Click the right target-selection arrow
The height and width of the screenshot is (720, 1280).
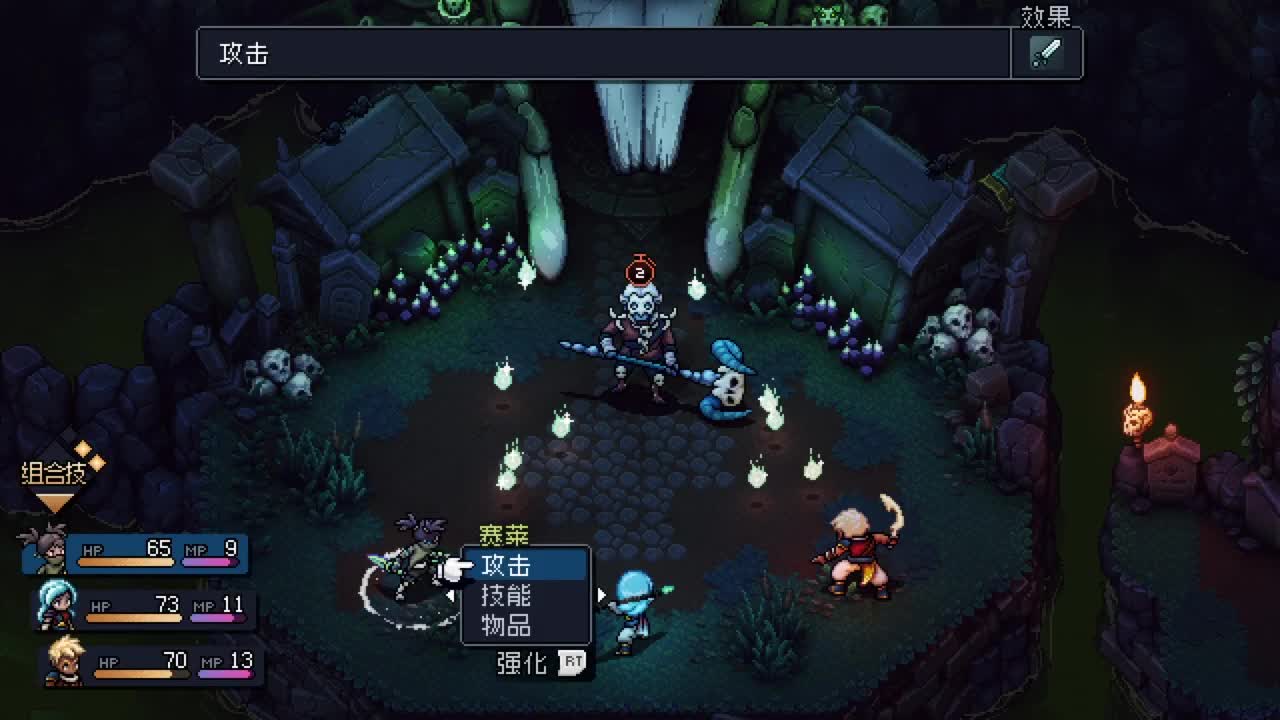[x=600, y=594]
